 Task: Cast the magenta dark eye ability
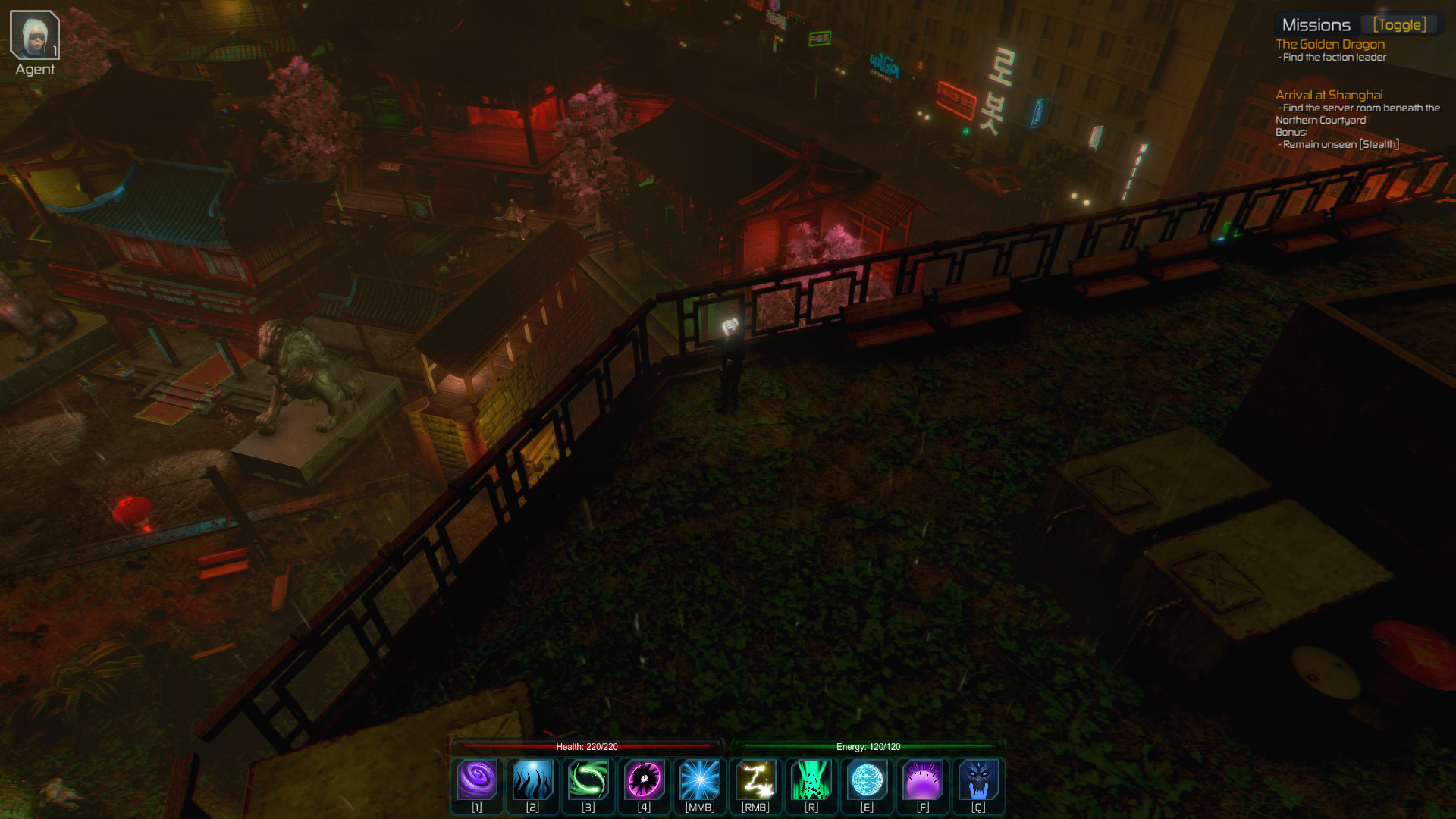[x=644, y=780]
